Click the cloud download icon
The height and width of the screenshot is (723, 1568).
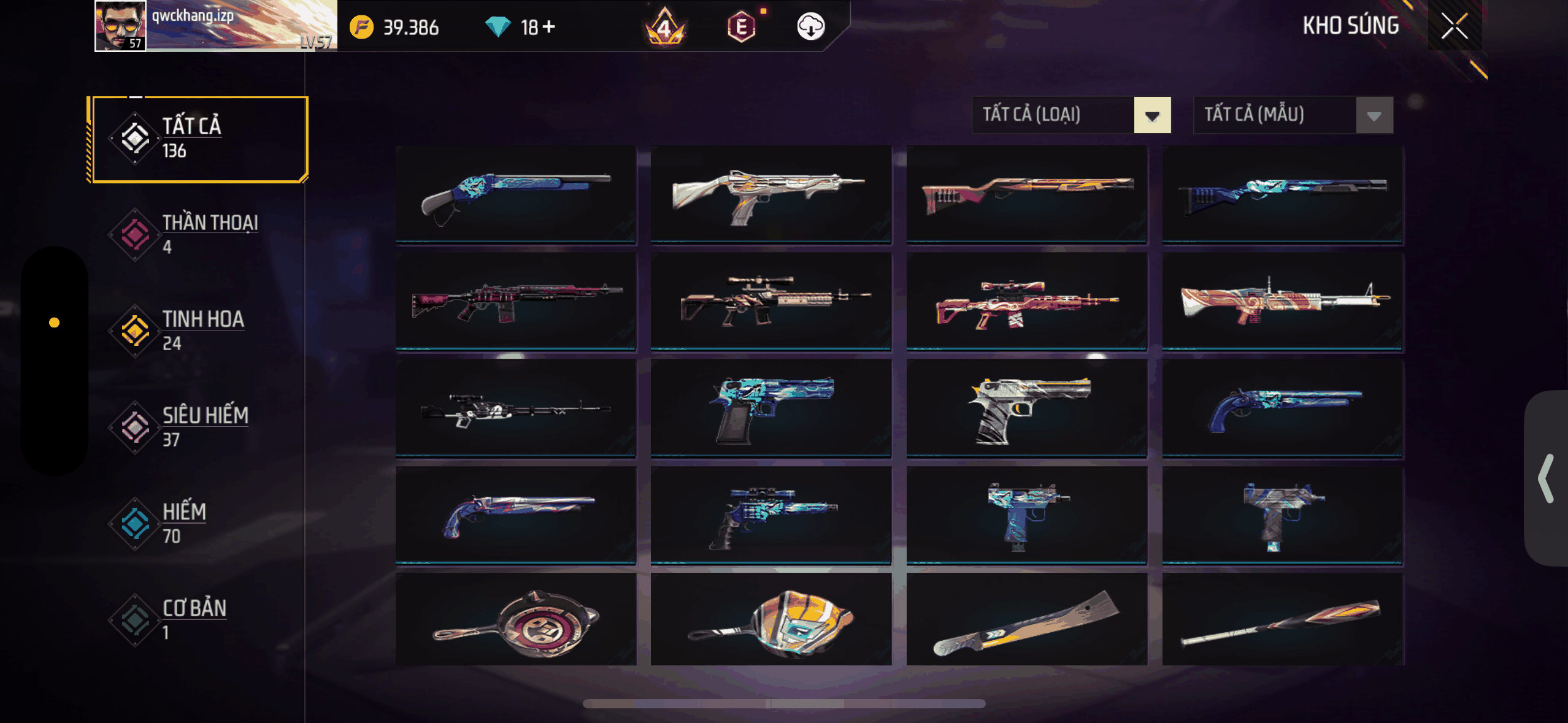[810, 26]
